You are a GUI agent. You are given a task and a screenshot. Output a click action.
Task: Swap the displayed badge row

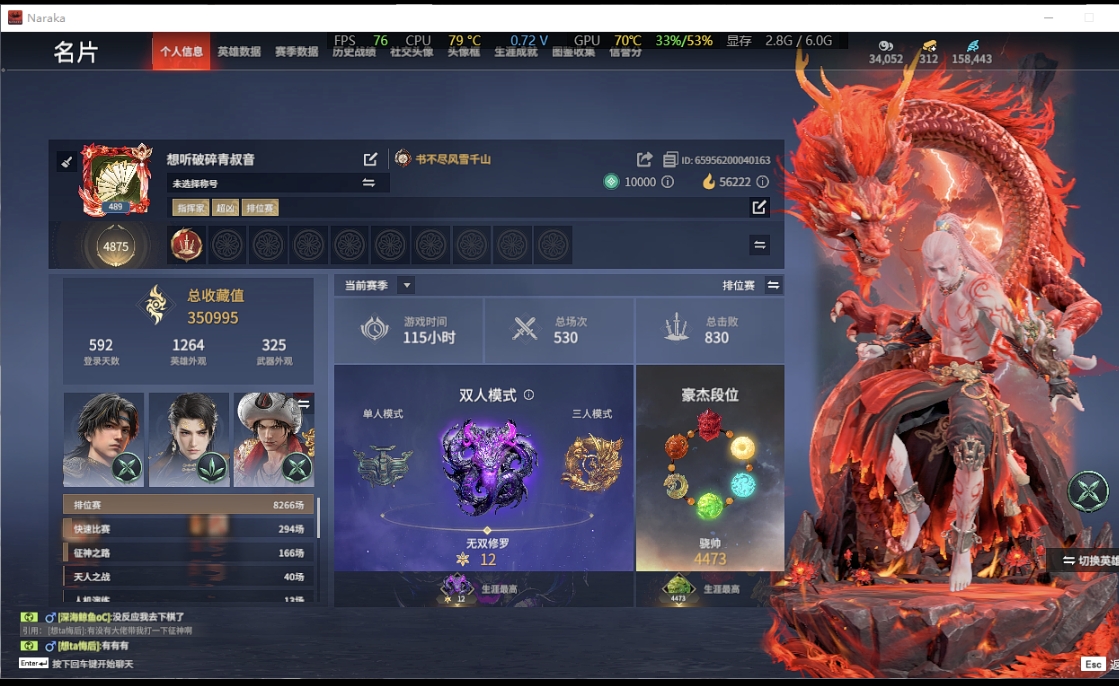tap(759, 245)
